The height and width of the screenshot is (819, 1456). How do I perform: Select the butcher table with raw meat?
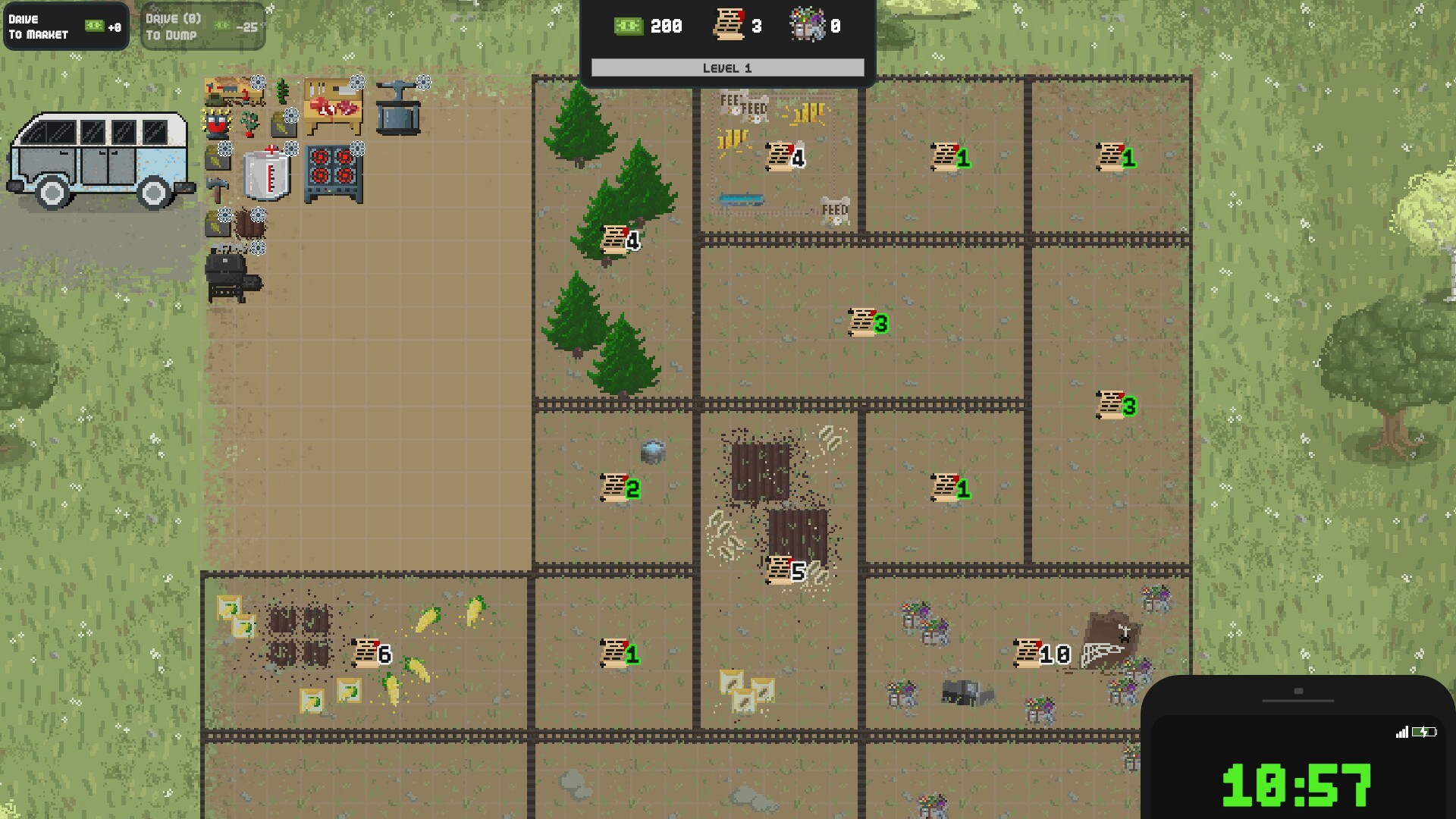(333, 107)
